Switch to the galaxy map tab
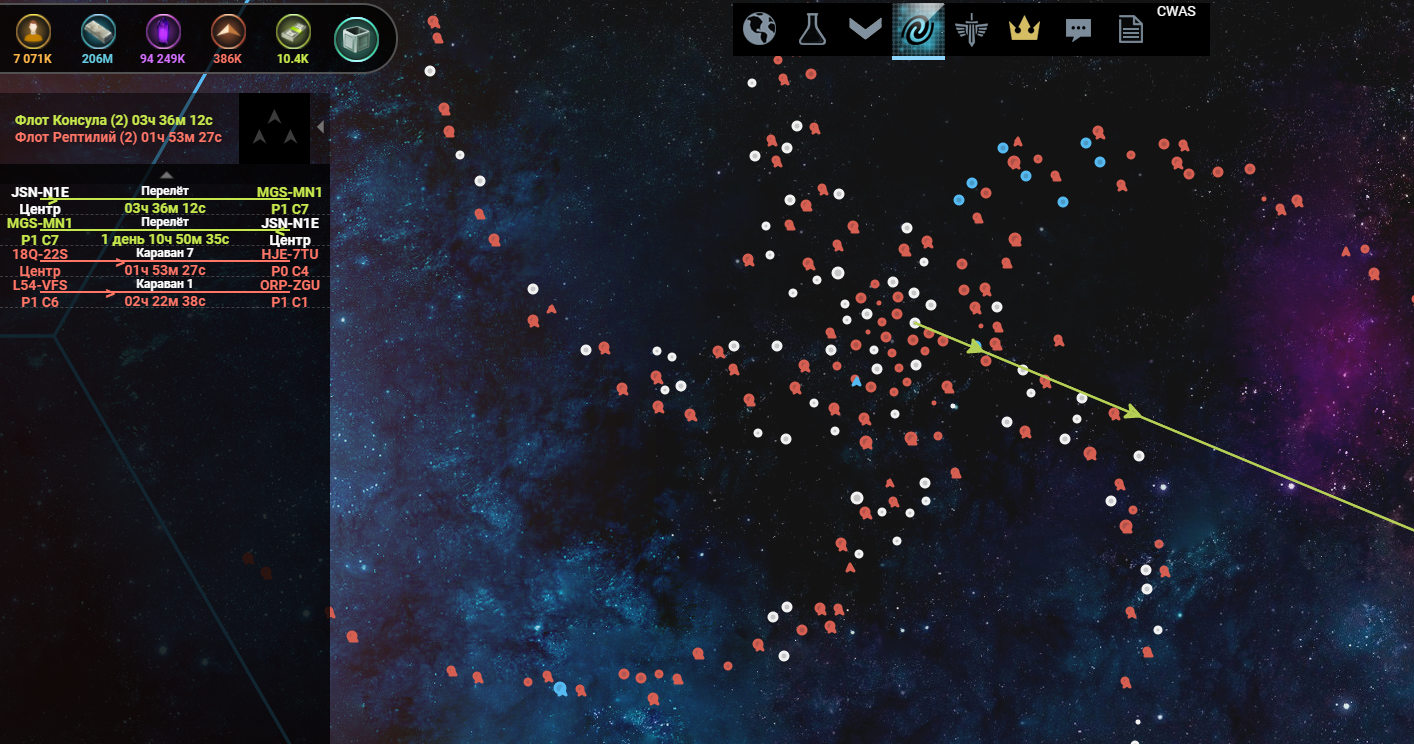Viewport: 1414px width, 744px height. [x=918, y=29]
